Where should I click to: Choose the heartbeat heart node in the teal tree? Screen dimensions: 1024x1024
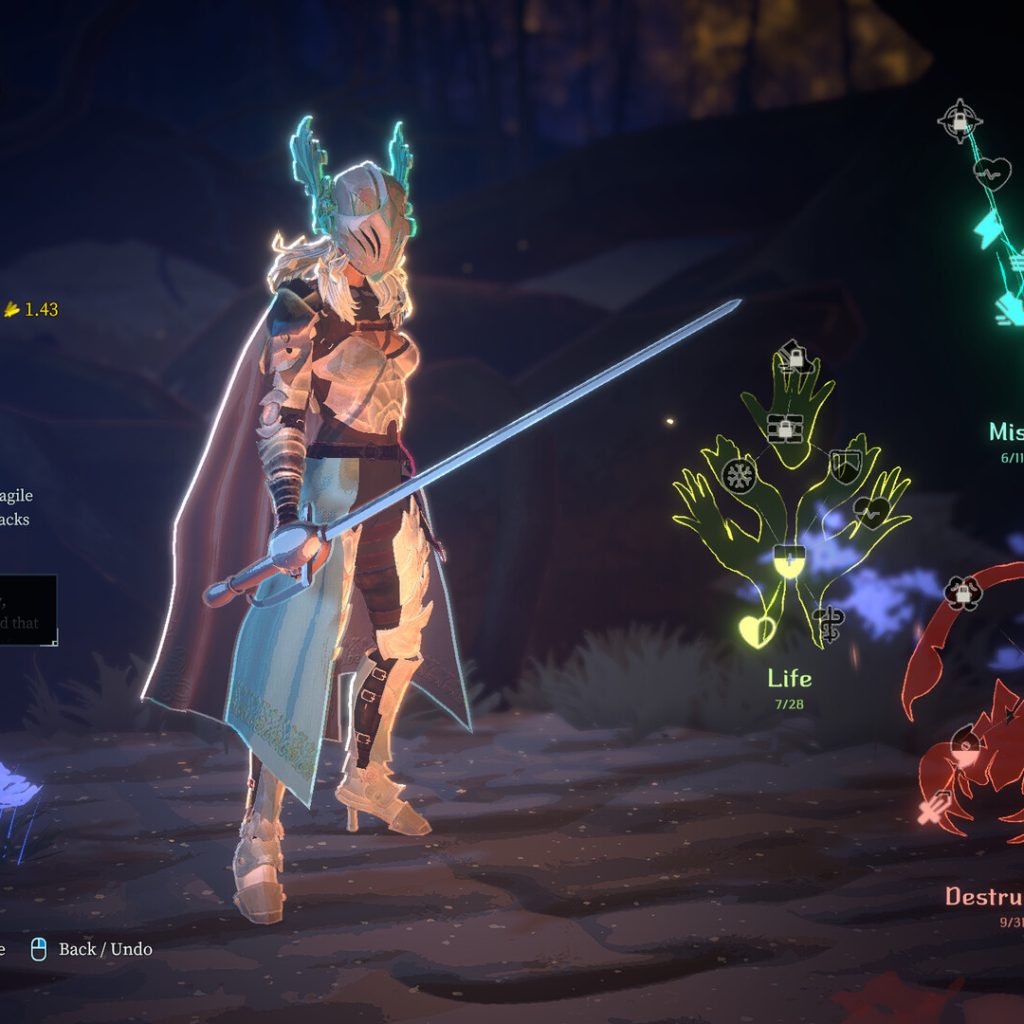pos(993,174)
